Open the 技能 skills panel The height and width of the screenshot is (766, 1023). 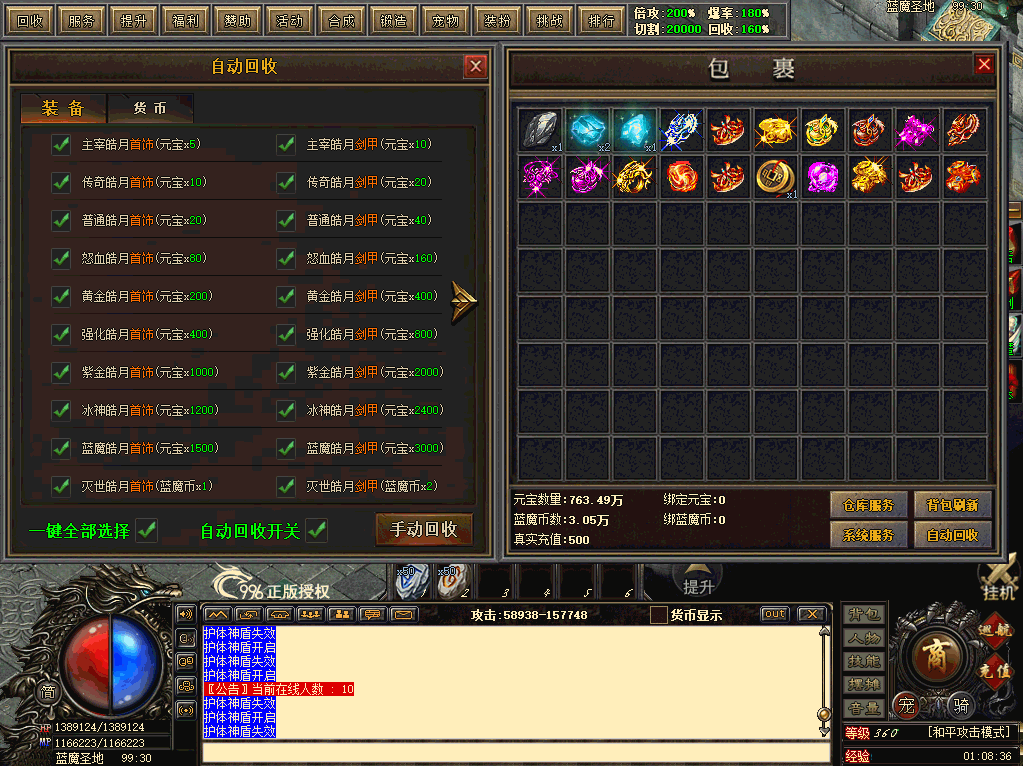[865, 661]
